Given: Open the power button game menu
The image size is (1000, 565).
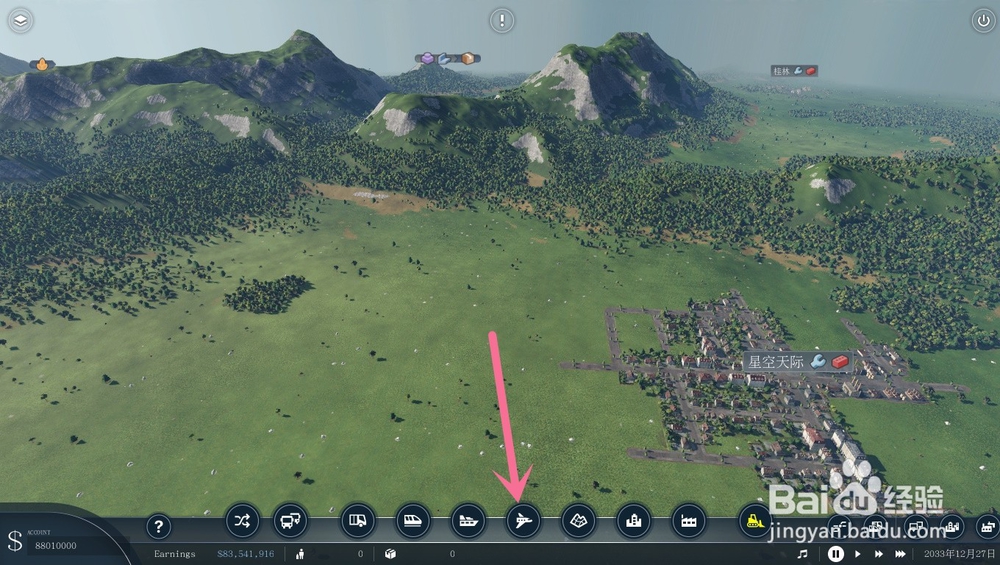Looking at the screenshot, I should pos(981,20).
